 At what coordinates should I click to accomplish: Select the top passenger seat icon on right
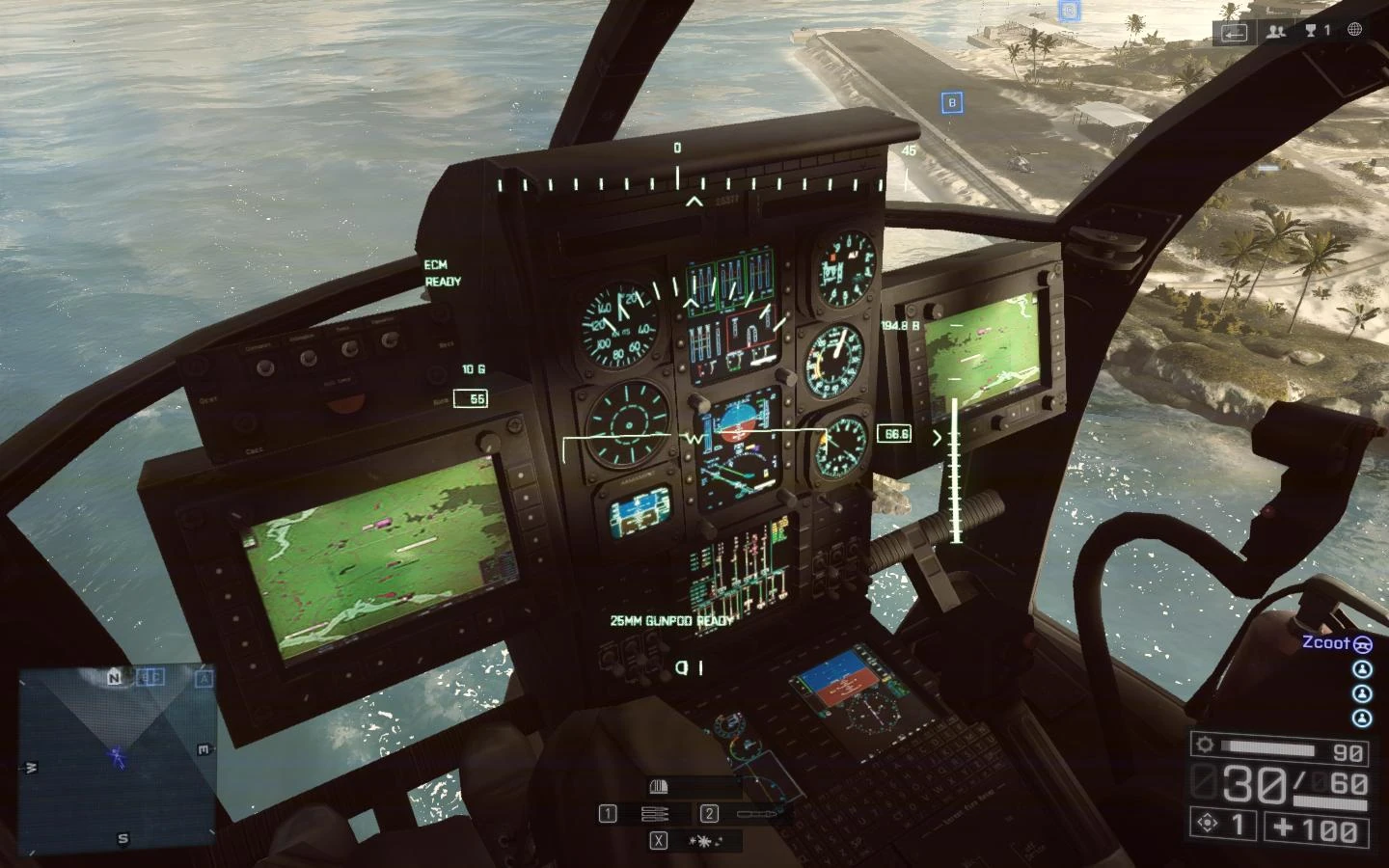(x=1362, y=668)
